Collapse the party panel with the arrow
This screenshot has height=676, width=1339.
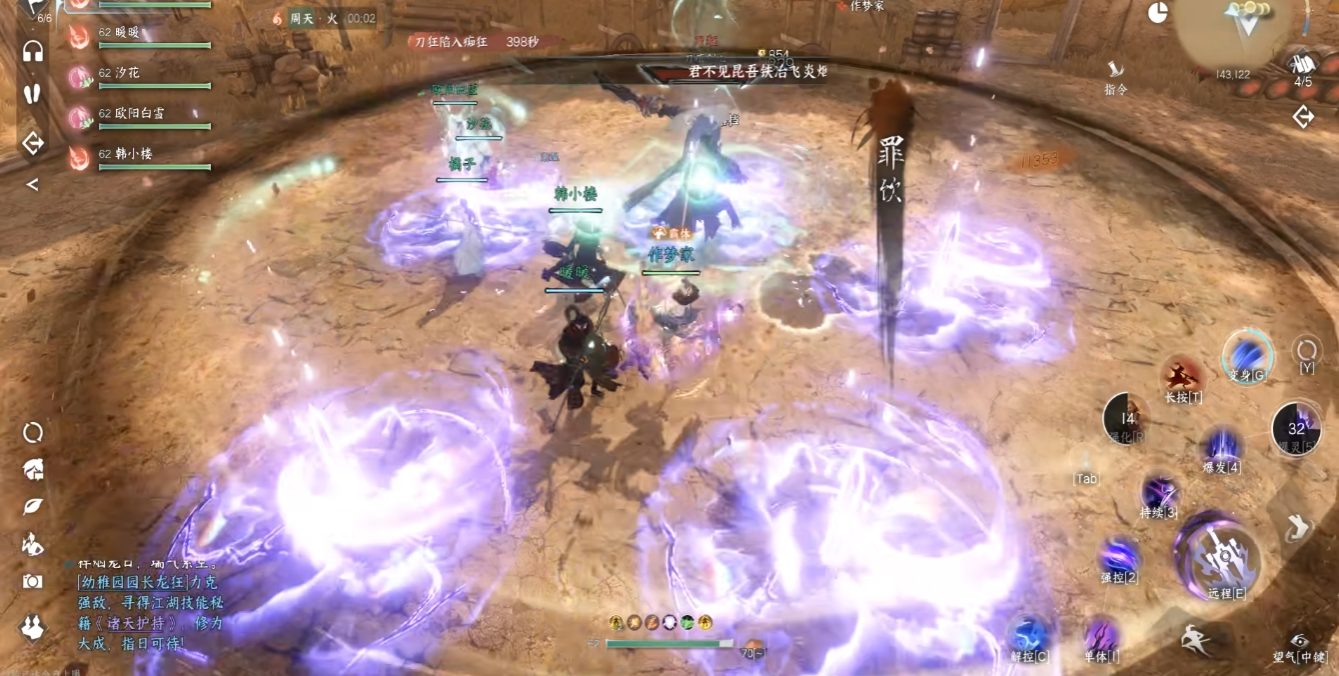pyautogui.click(x=33, y=185)
